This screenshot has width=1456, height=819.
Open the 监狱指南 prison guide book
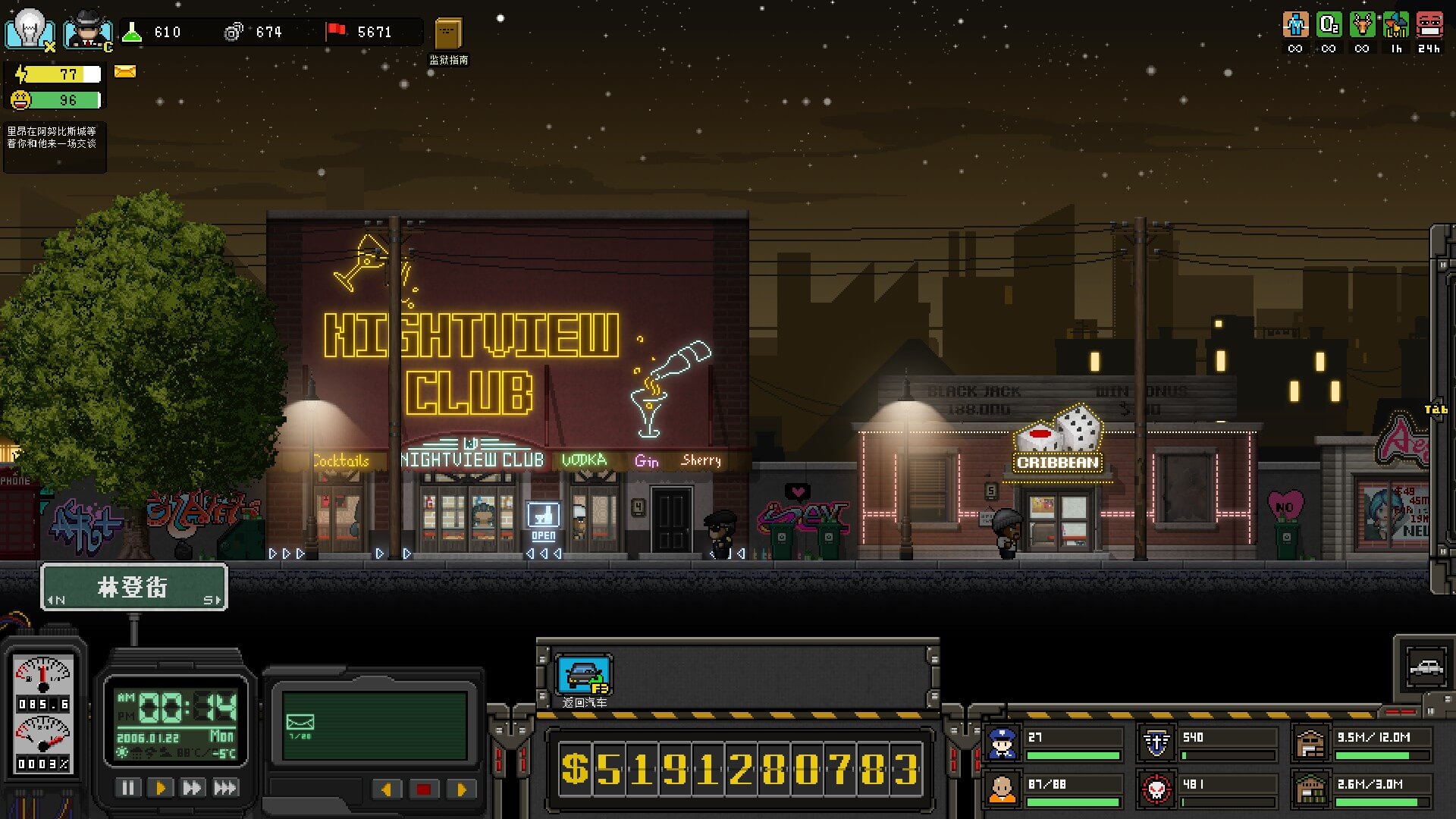pyautogui.click(x=448, y=35)
